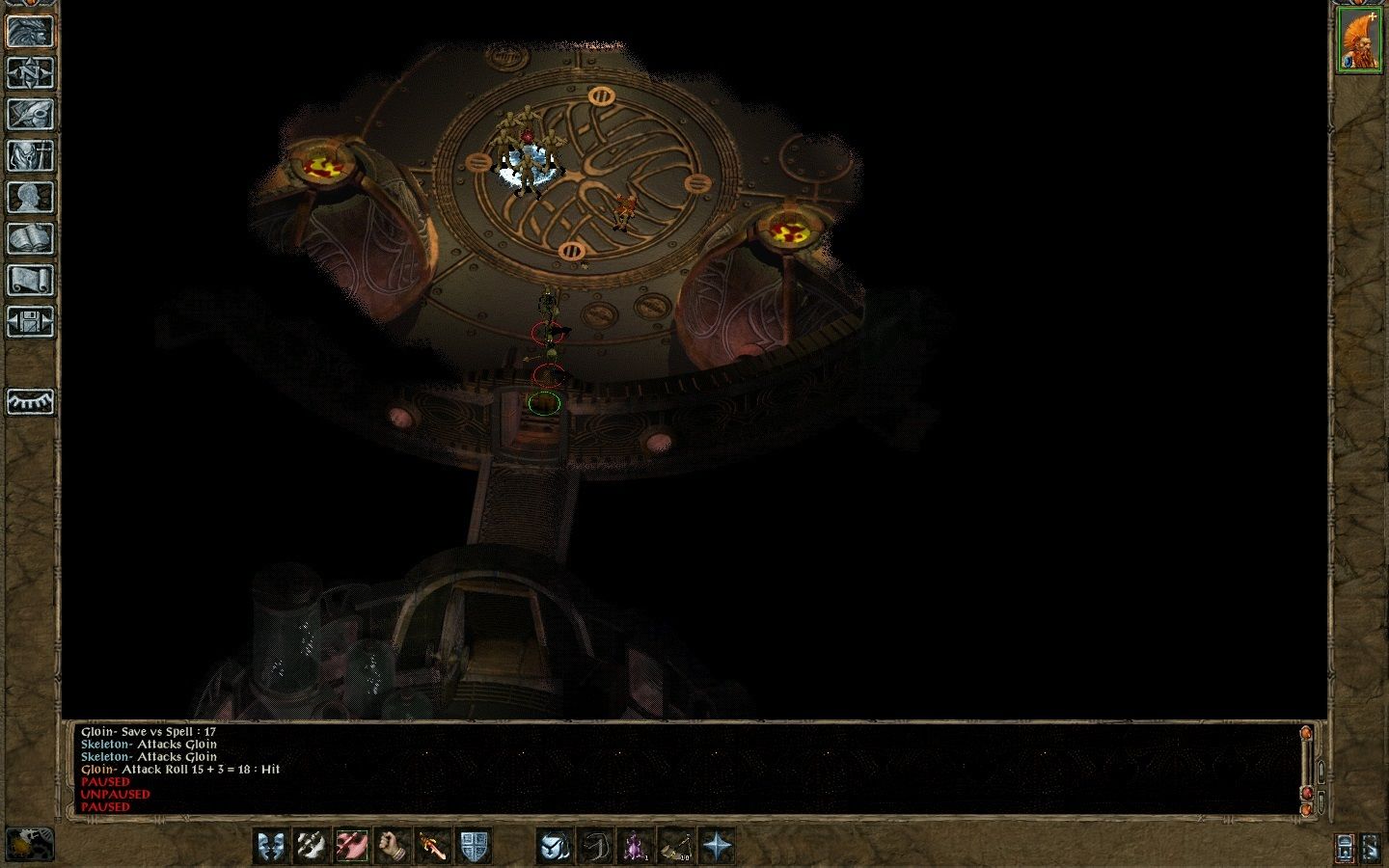Image resolution: width=1389 pixels, height=868 pixels.
Task: Open the options floppy-disk button
Action: tap(30, 322)
